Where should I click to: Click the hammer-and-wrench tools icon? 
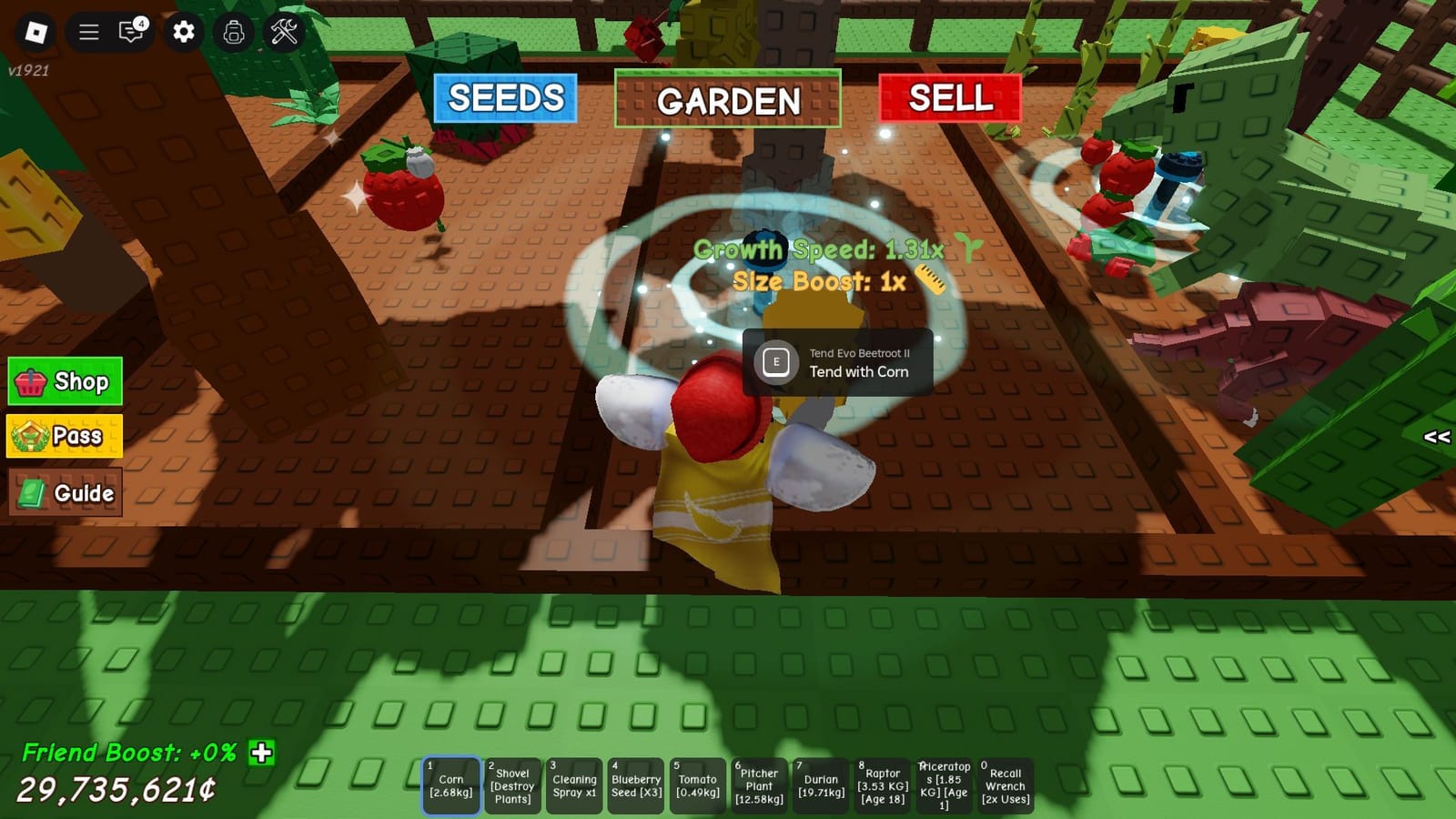coord(285,30)
